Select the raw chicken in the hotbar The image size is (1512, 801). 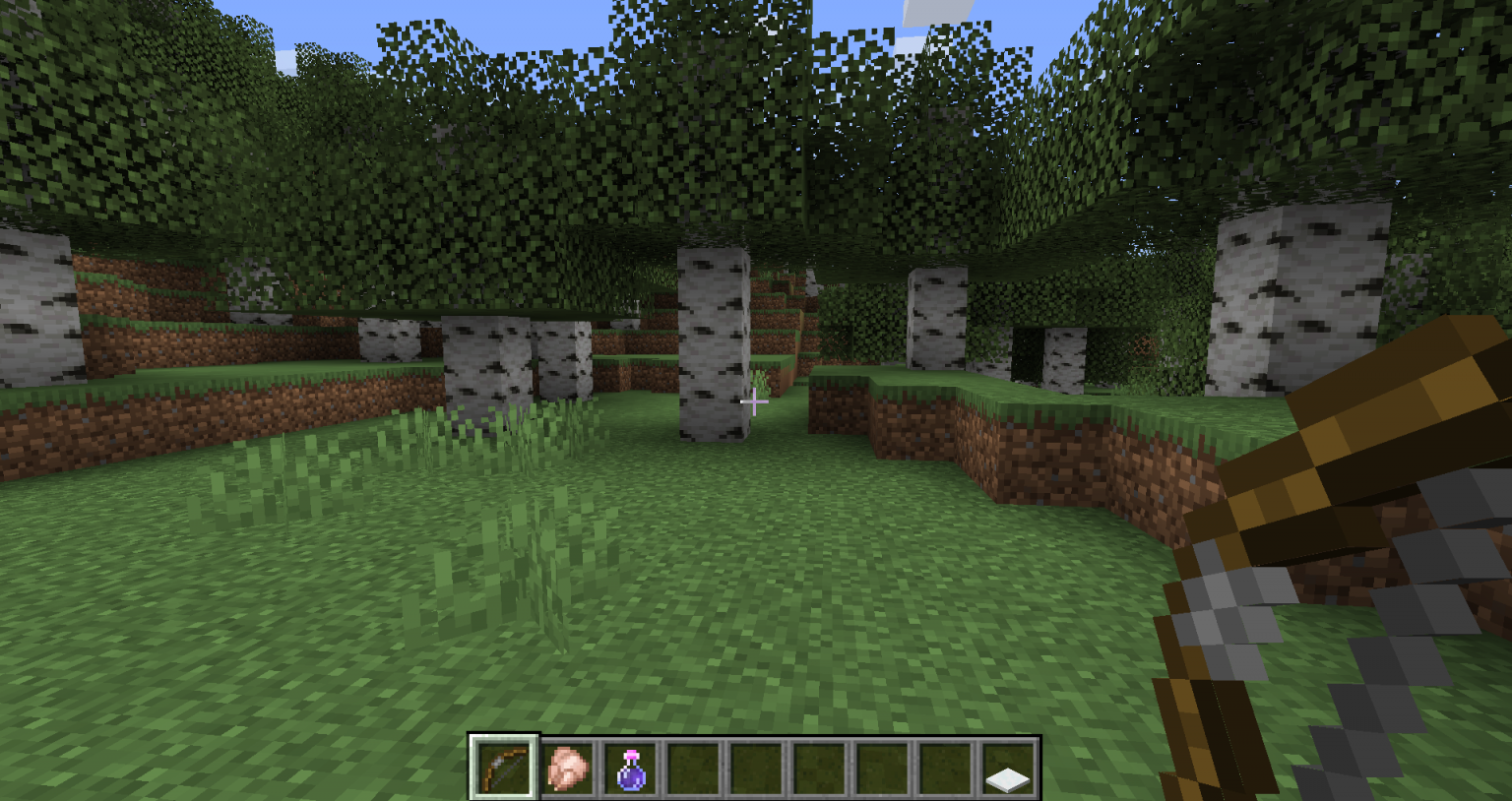click(x=567, y=774)
